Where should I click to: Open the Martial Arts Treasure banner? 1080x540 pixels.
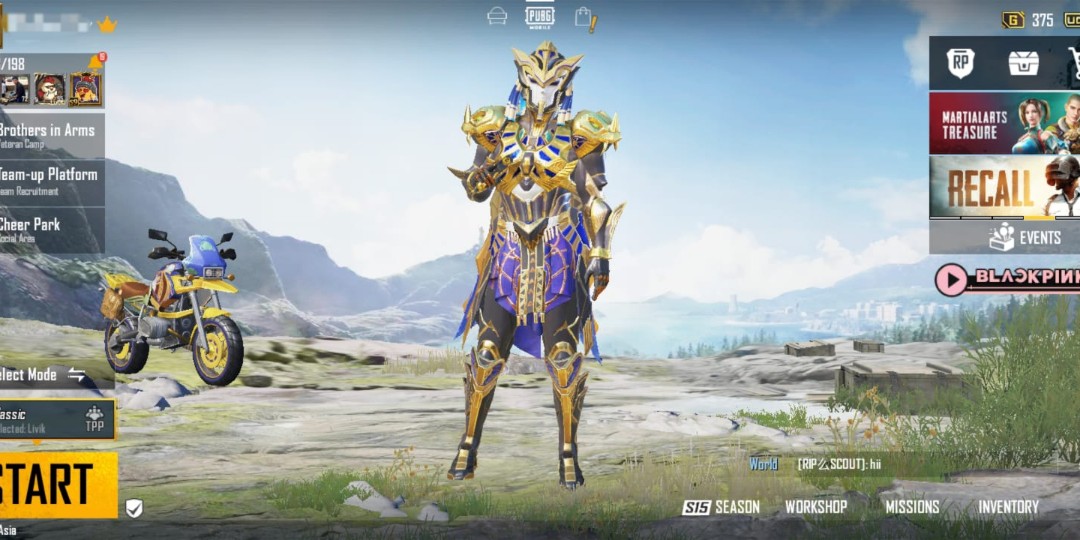pos(1004,123)
